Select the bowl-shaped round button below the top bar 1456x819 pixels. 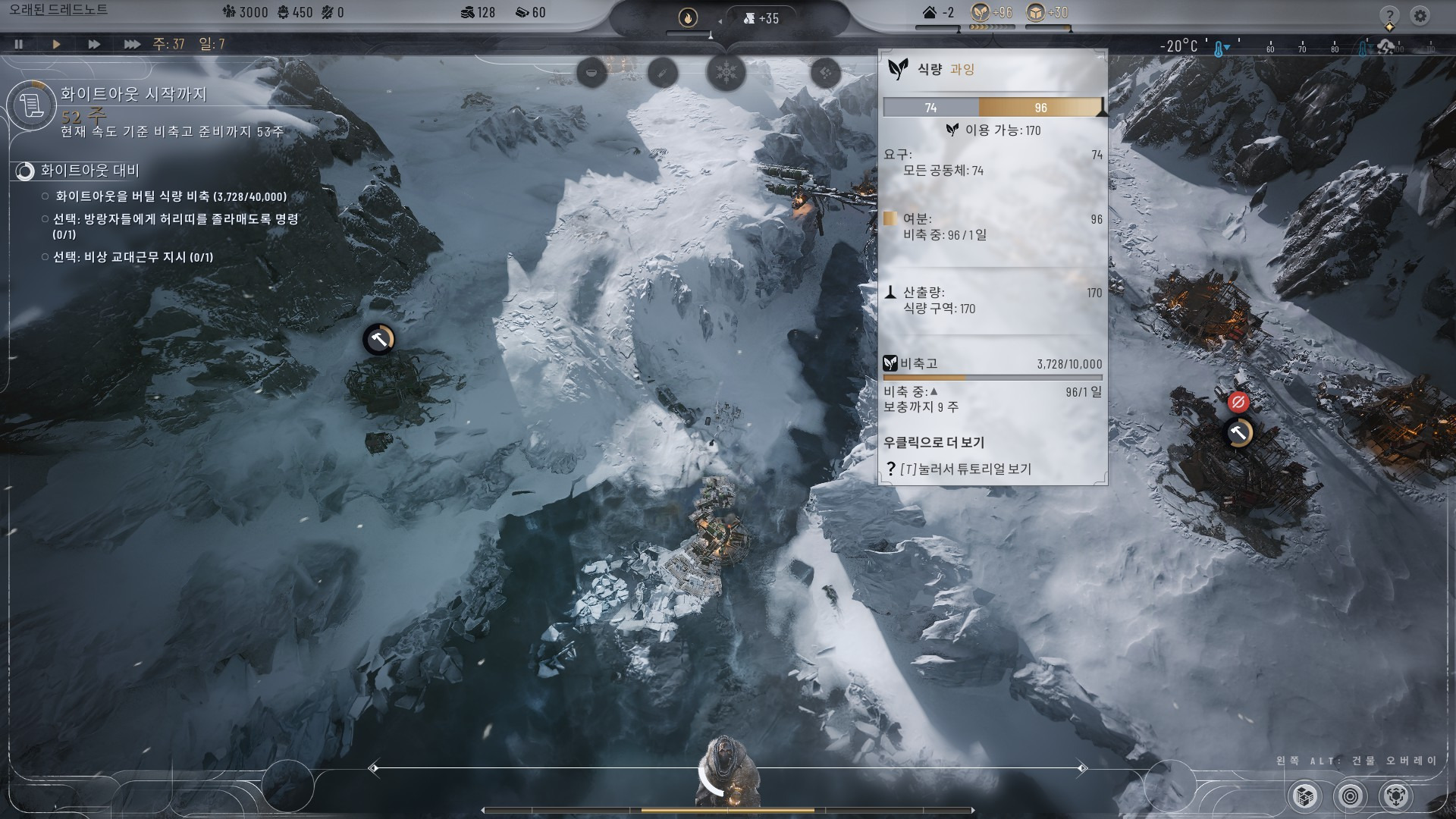(591, 73)
